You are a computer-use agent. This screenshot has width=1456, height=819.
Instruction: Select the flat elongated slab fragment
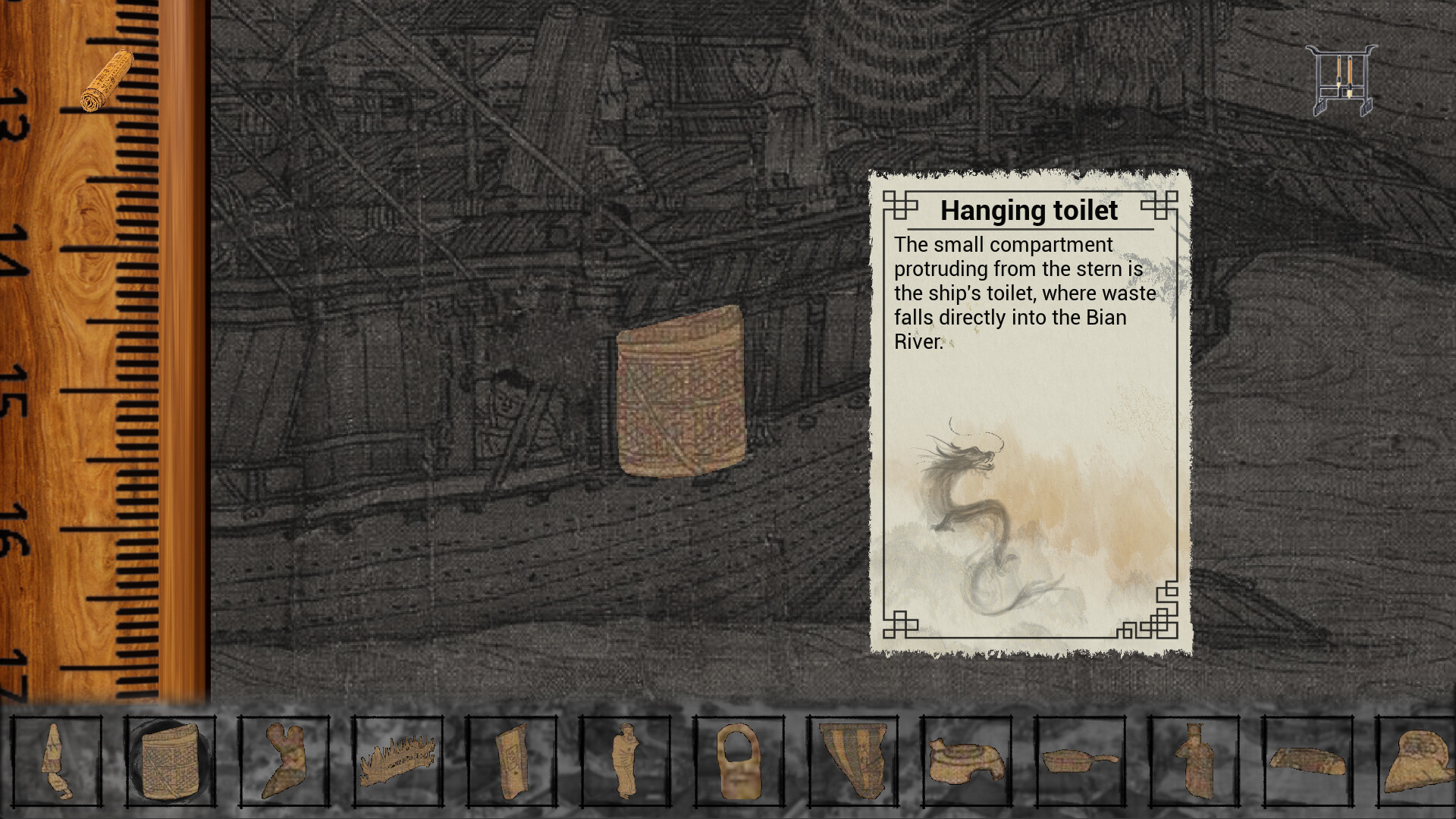point(1307,761)
